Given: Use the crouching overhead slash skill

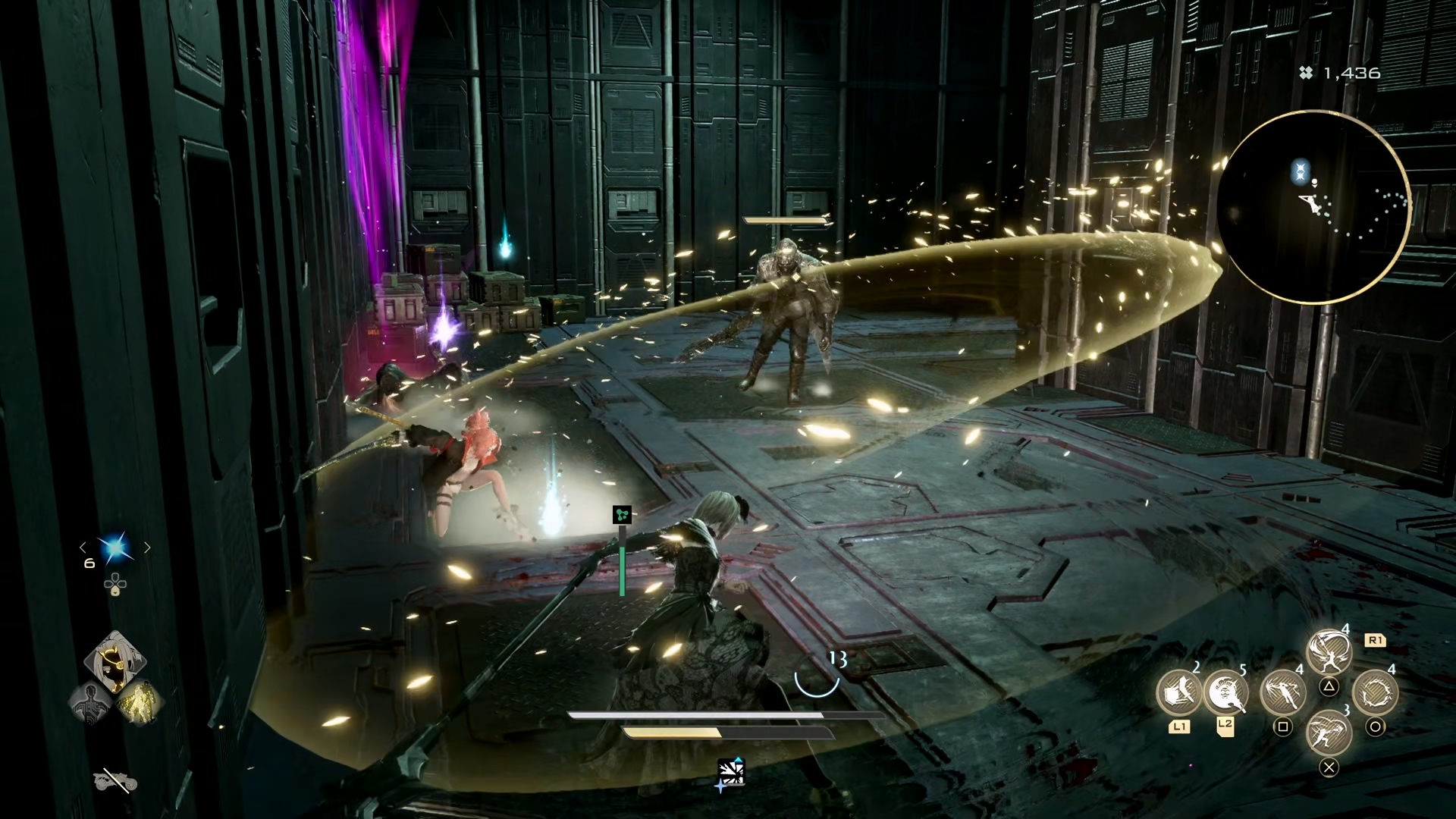Looking at the screenshot, I should click(1329, 733).
